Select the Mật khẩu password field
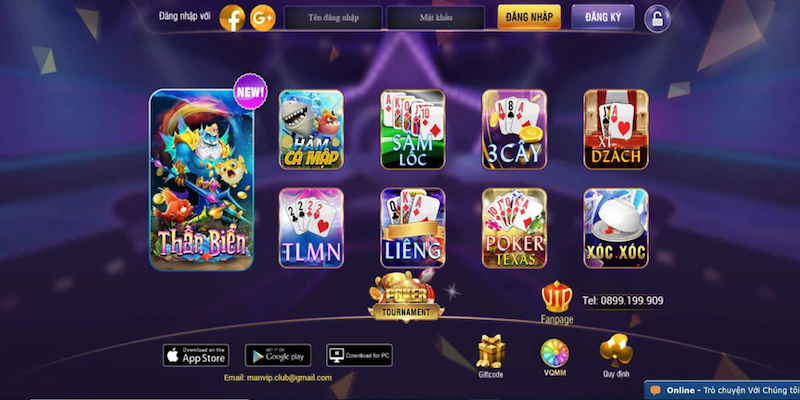800x400 pixels. [435, 18]
